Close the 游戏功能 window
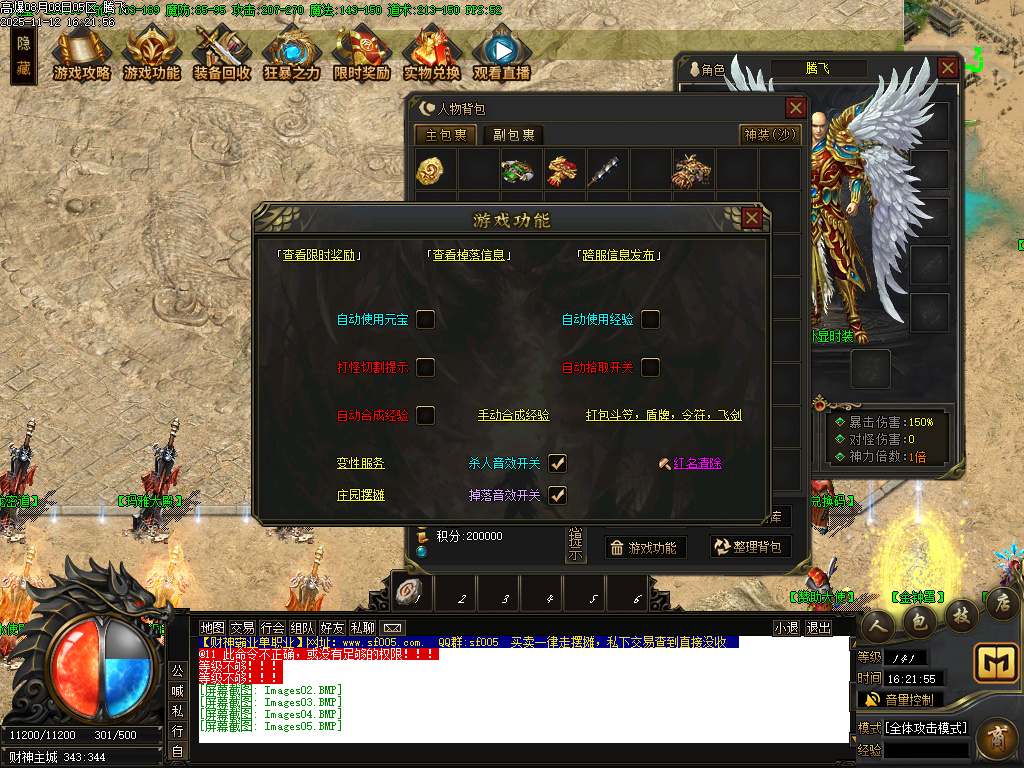 tap(752, 218)
